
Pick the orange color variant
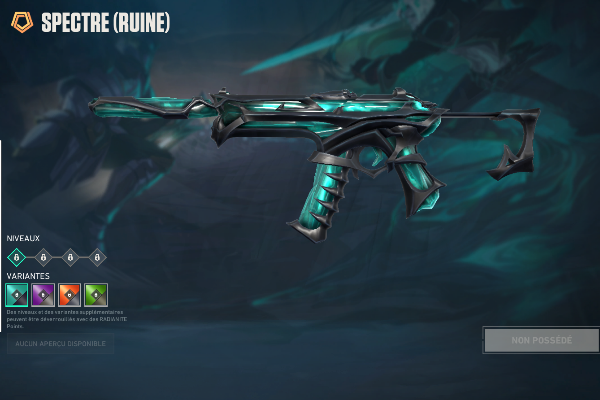70,295
